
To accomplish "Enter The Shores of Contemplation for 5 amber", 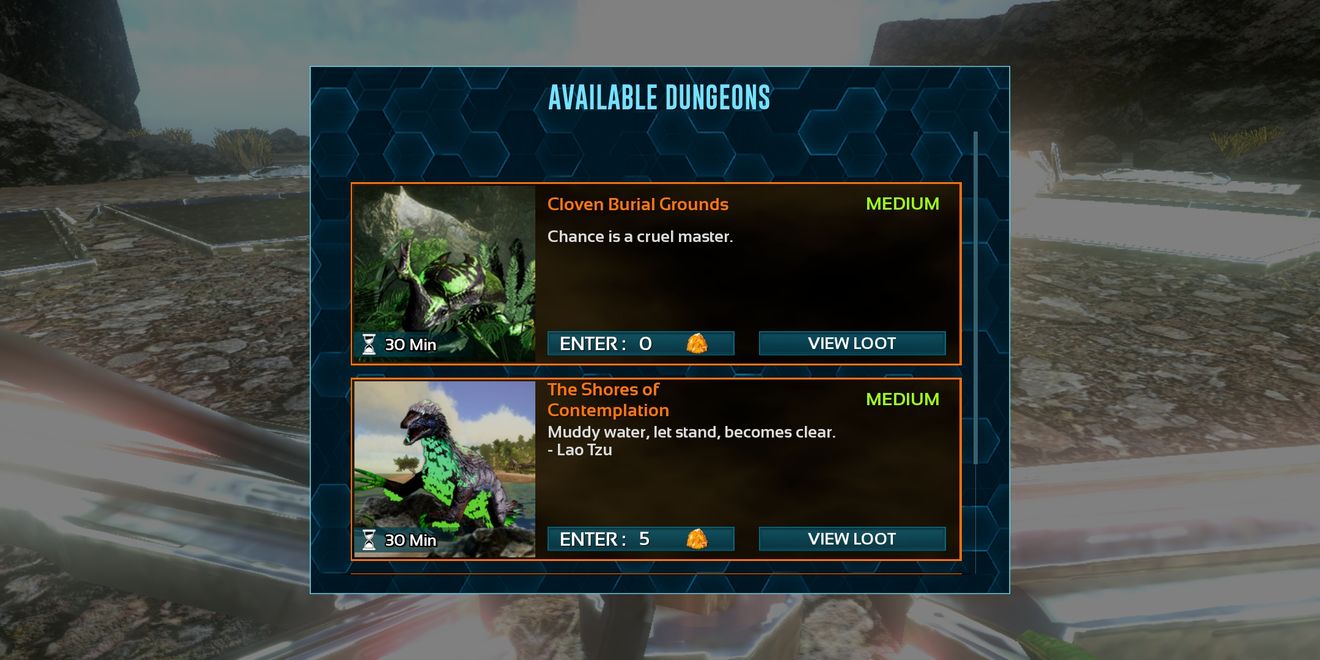I will (x=640, y=540).
